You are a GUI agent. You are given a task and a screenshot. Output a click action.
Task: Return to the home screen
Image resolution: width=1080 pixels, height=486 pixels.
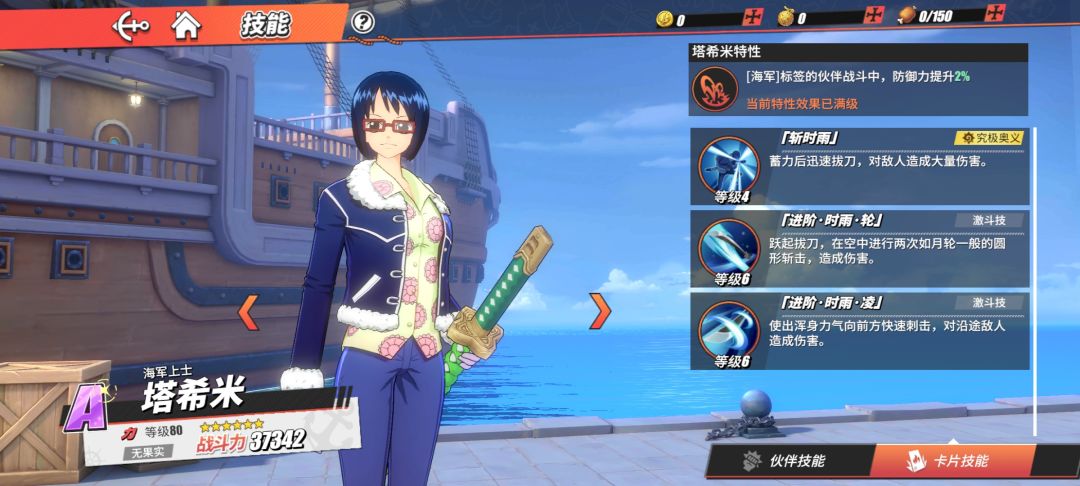186,23
